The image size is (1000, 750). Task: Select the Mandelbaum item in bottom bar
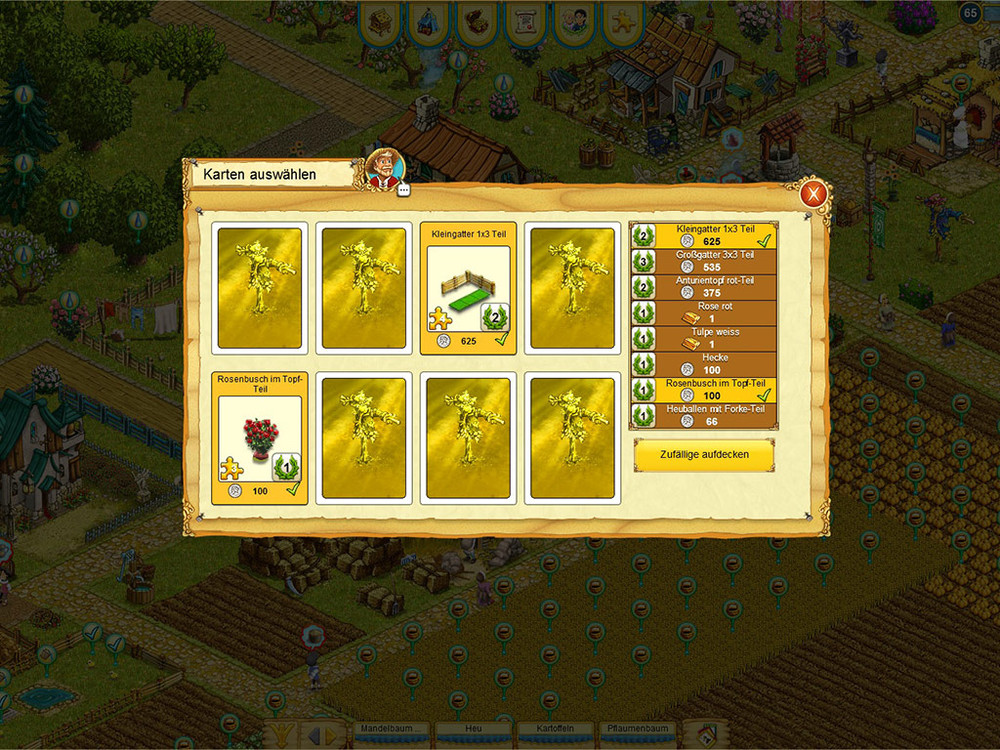coord(391,730)
